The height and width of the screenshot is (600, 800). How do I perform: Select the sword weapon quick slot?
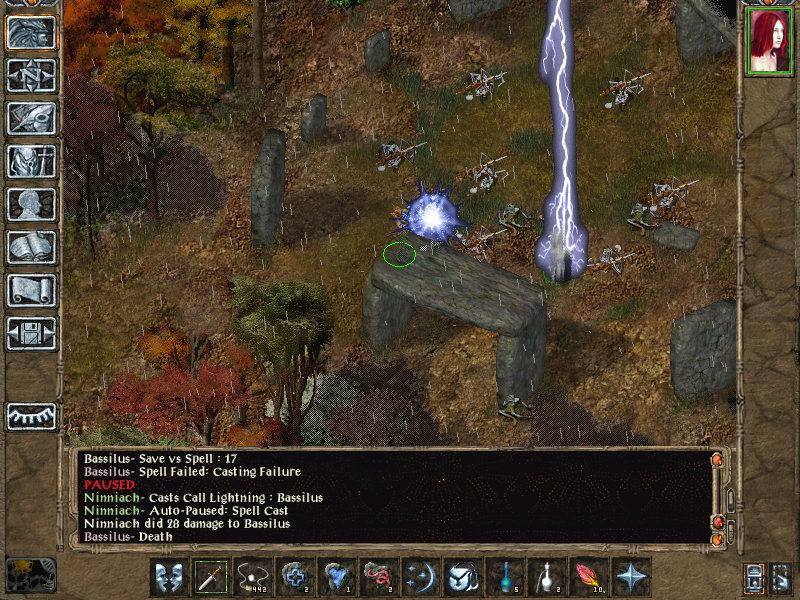coord(211,577)
